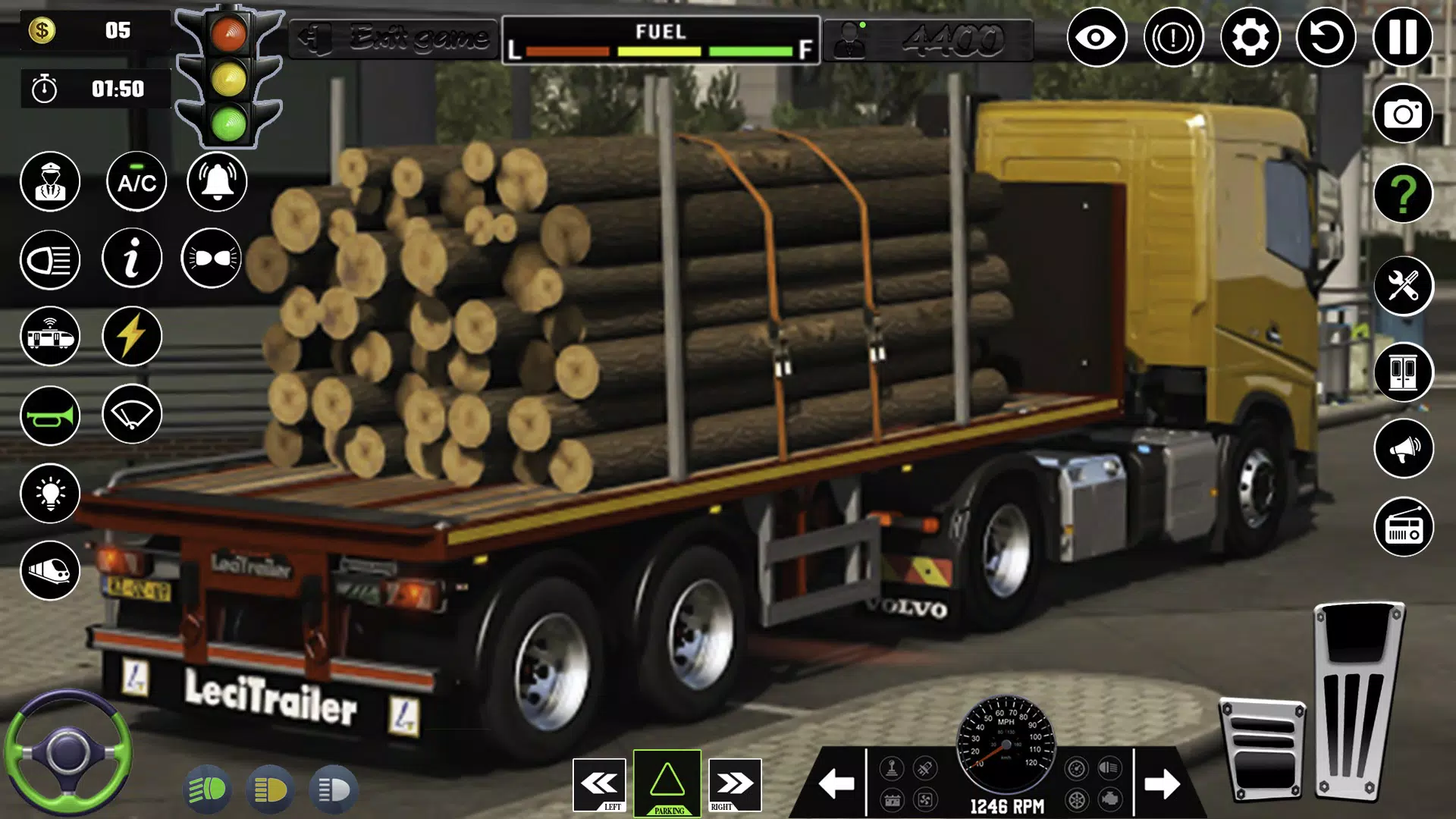The image size is (1456, 819).
Task: Open the wrench and screwdriver repair button
Action: 1403,286
